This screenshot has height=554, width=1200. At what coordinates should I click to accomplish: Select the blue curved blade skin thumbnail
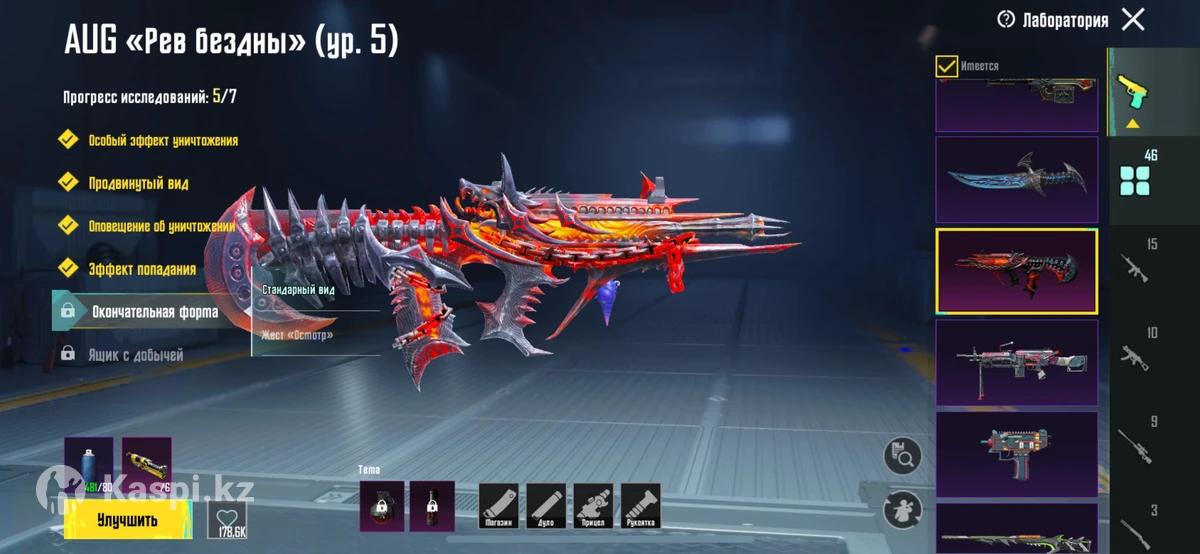(1016, 179)
